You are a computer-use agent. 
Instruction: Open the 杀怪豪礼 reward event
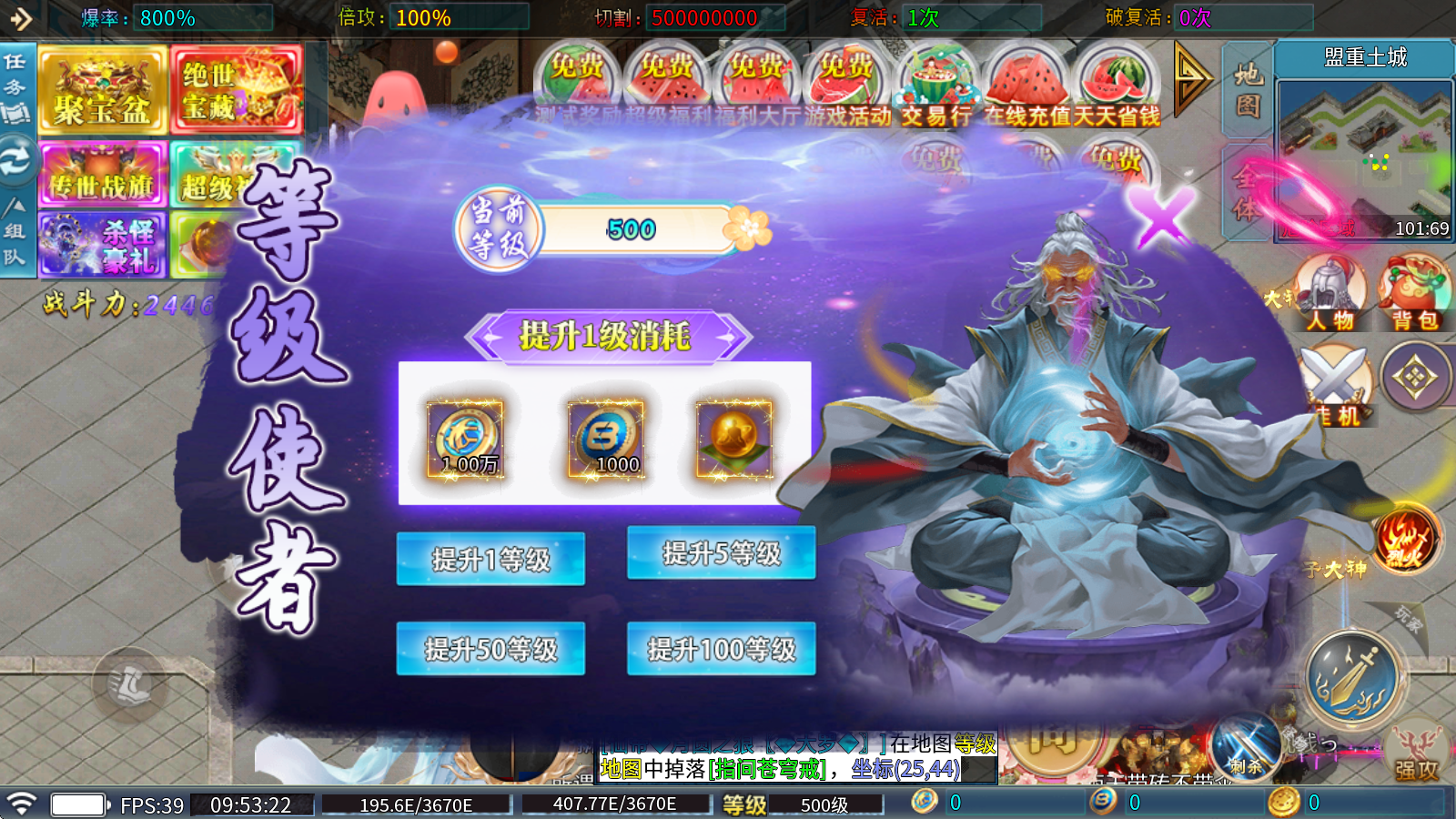pos(102,244)
